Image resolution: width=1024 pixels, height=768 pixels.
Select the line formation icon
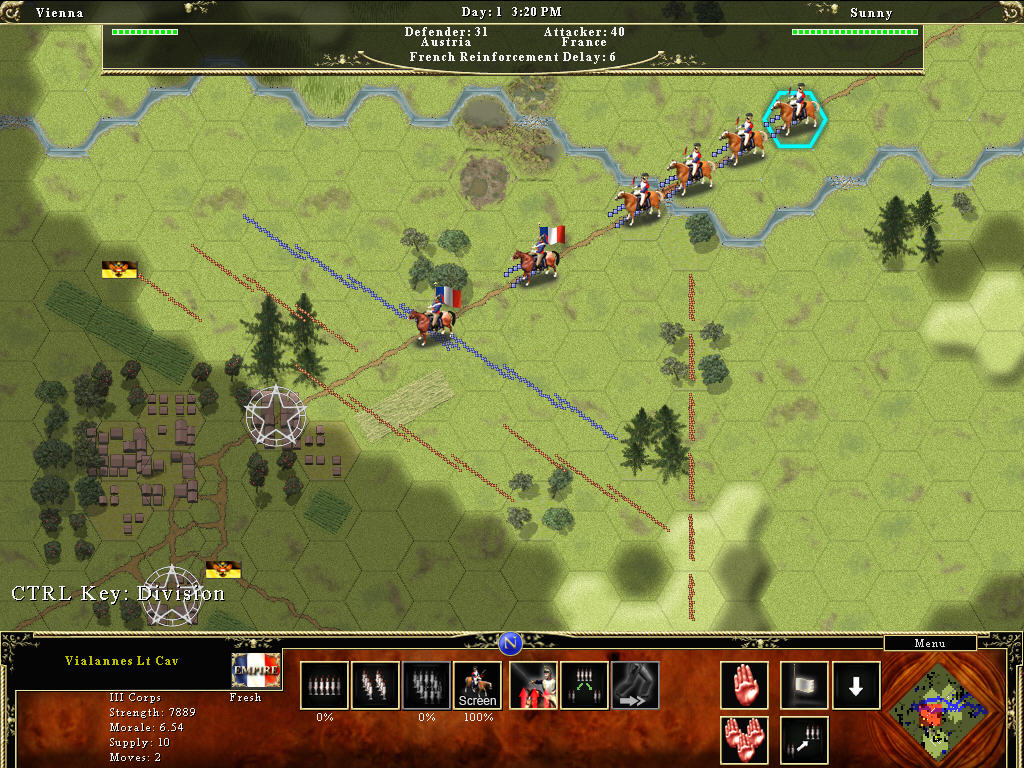[324, 685]
